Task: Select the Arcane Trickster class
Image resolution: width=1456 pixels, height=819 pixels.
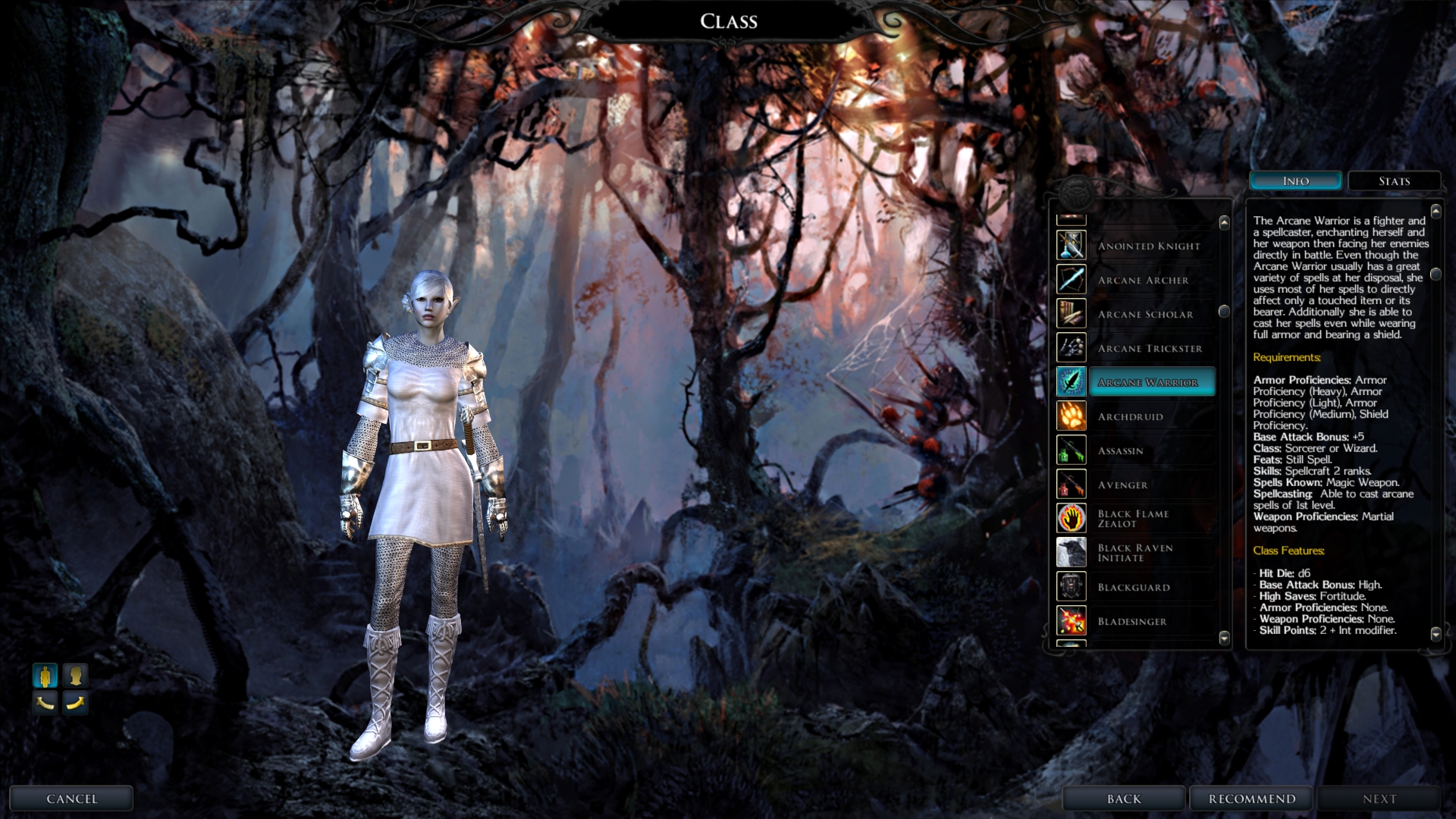Action: [1150, 348]
